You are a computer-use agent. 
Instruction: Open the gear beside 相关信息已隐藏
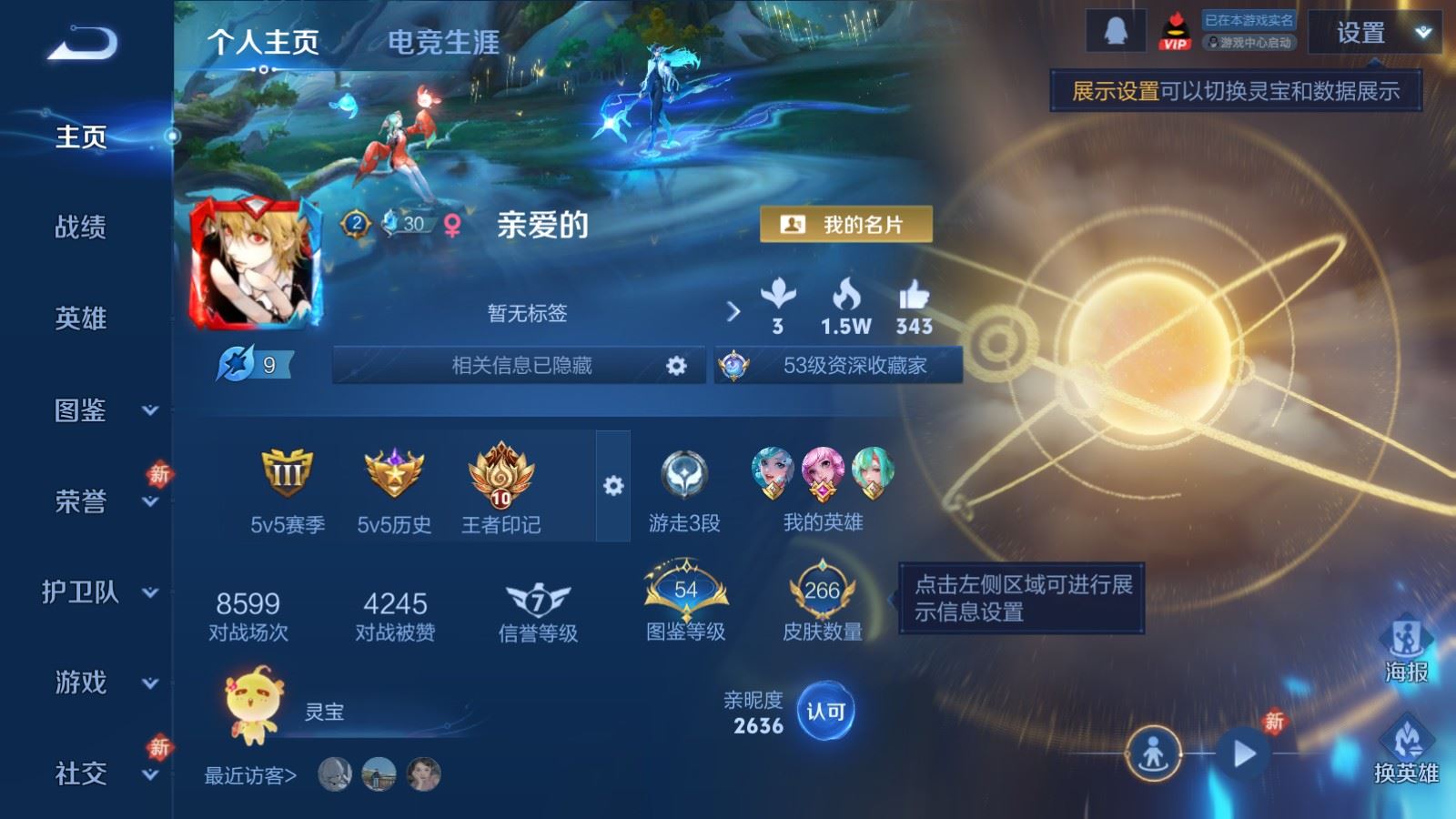(674, 365)
